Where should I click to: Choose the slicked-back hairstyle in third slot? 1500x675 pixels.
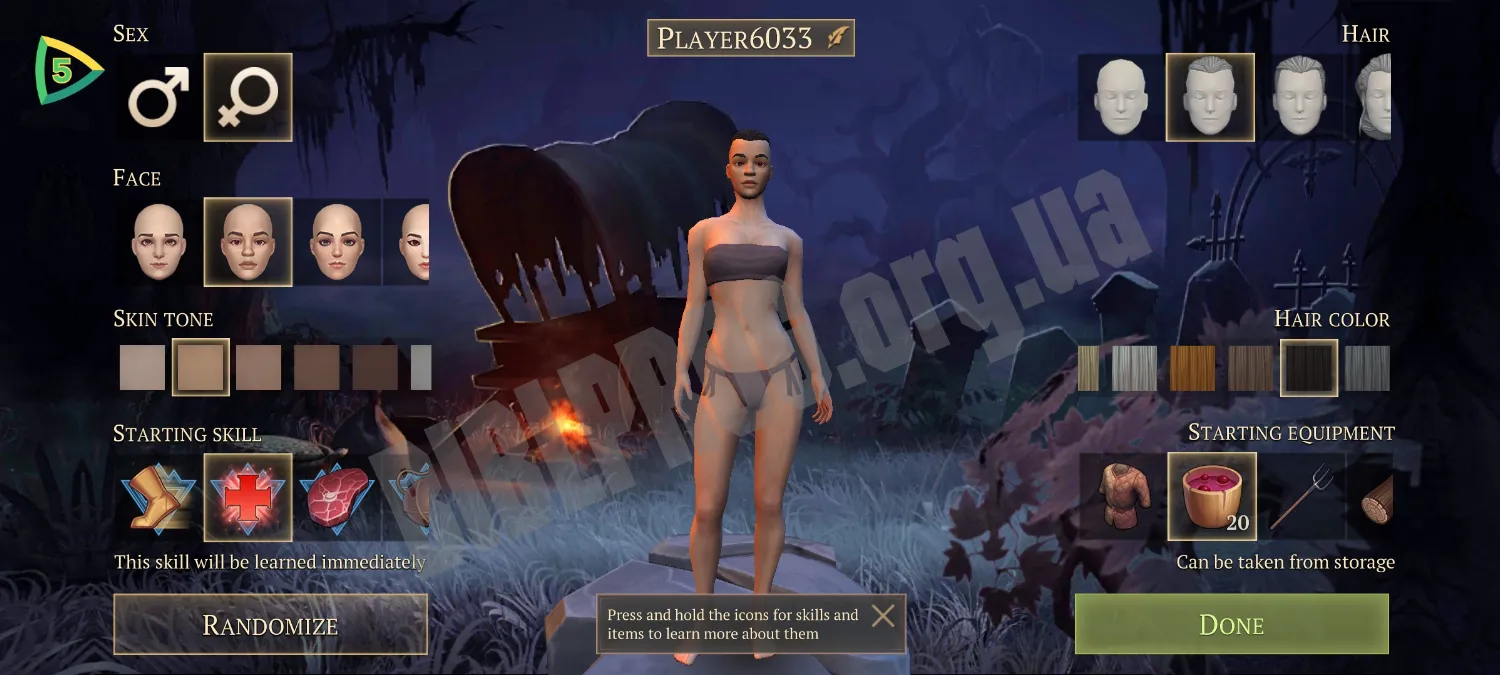click(x=1299, y=97)
